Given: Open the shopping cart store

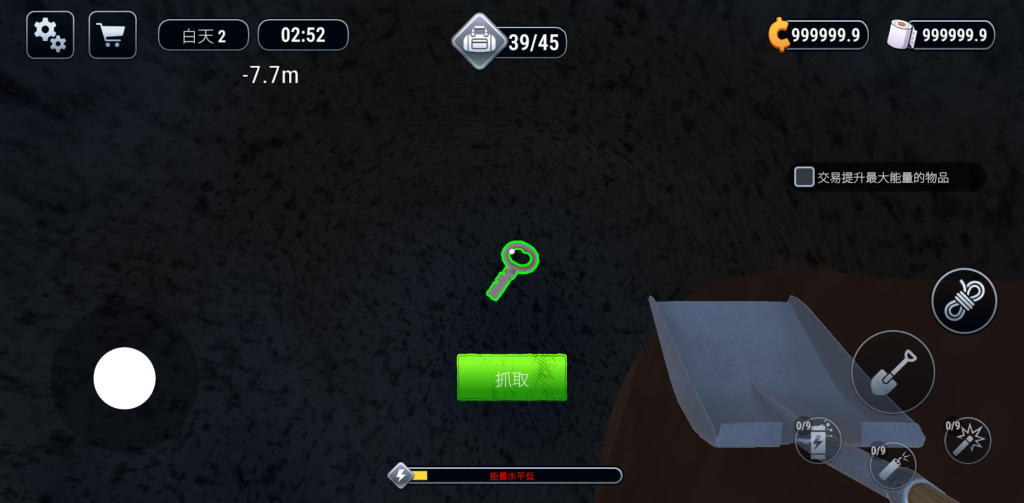Looking at the screenshot, I should [112, 35].
